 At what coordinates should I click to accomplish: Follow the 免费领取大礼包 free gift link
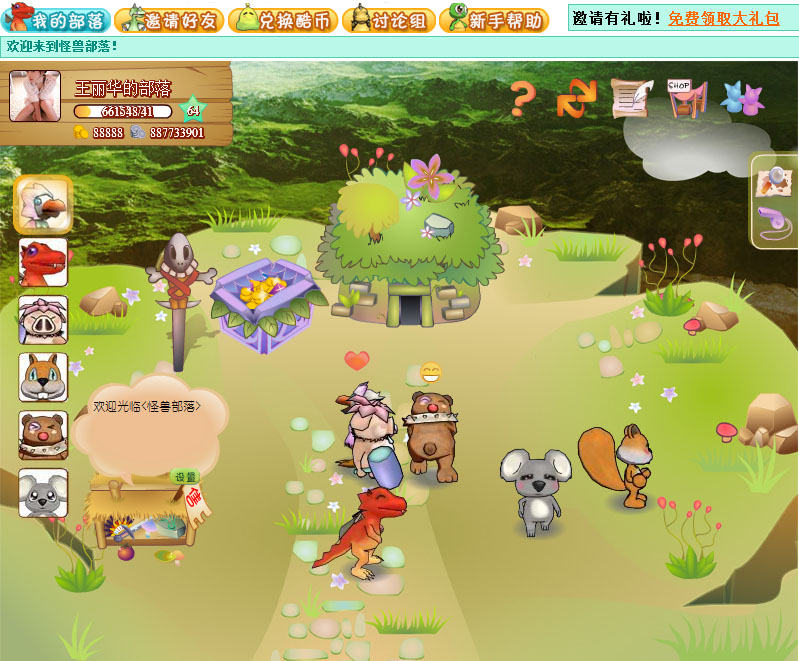tap(724, 18)
